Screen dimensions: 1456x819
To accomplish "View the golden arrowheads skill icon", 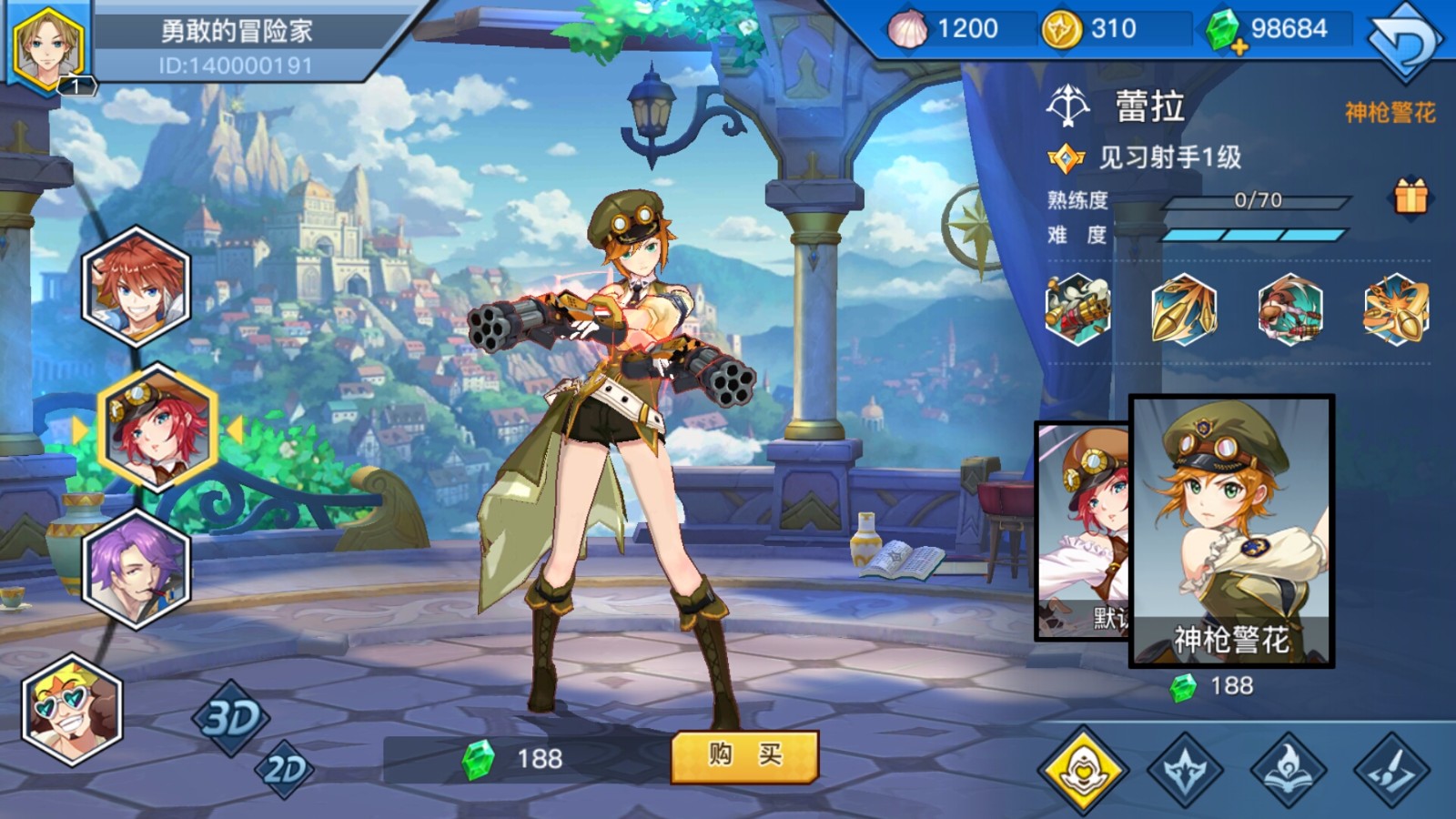I will pyautogui.click(x=1184, y=309).
